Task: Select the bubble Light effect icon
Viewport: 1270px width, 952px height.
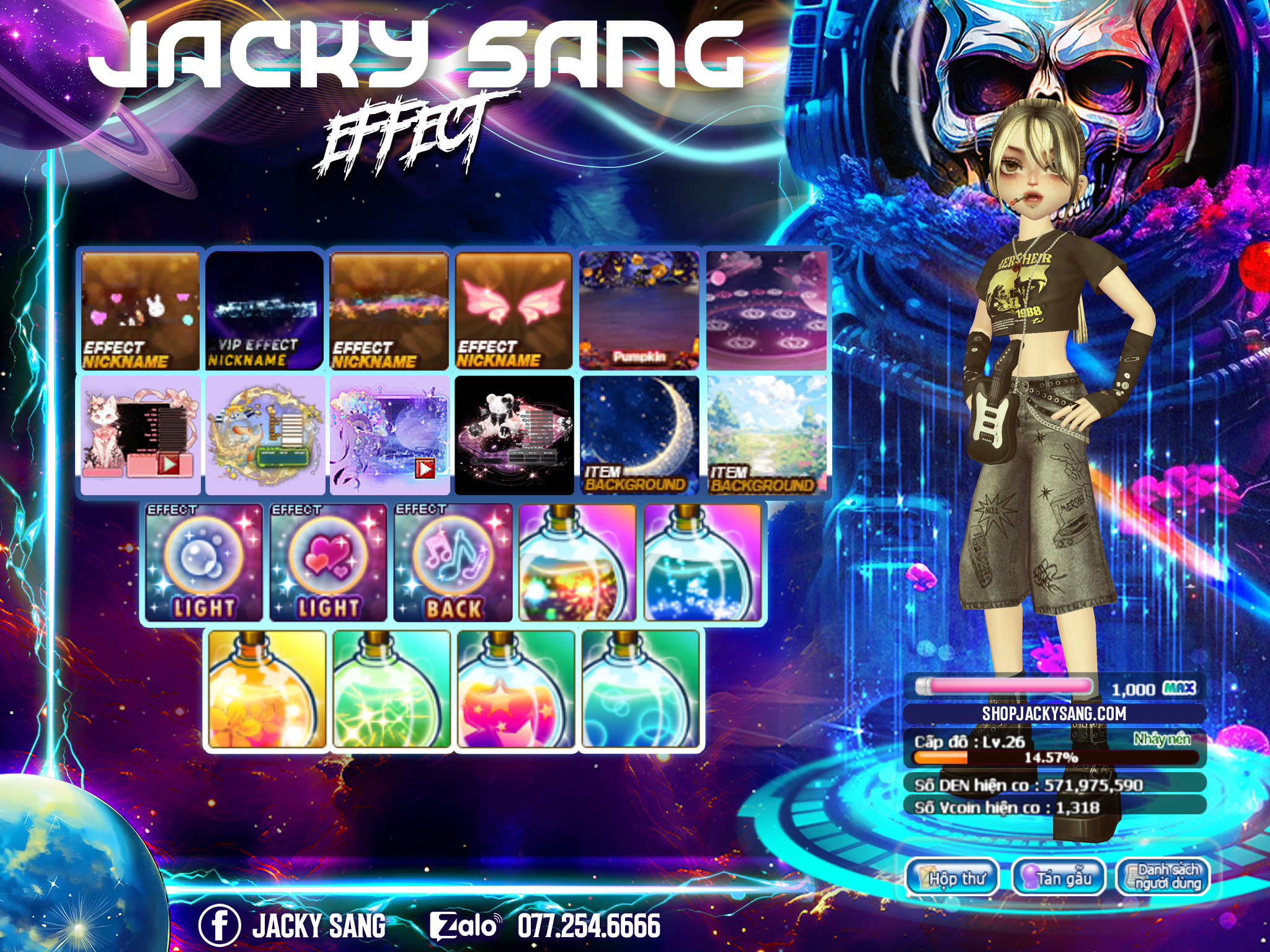Action: pos(203,563)
